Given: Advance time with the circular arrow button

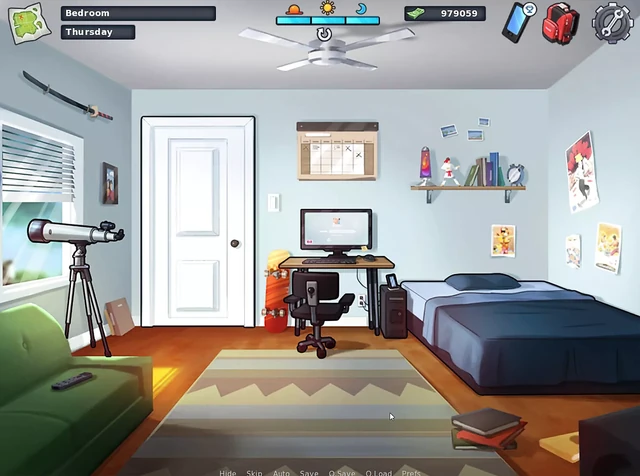Looking at the screenshot, I should [324, 33].
